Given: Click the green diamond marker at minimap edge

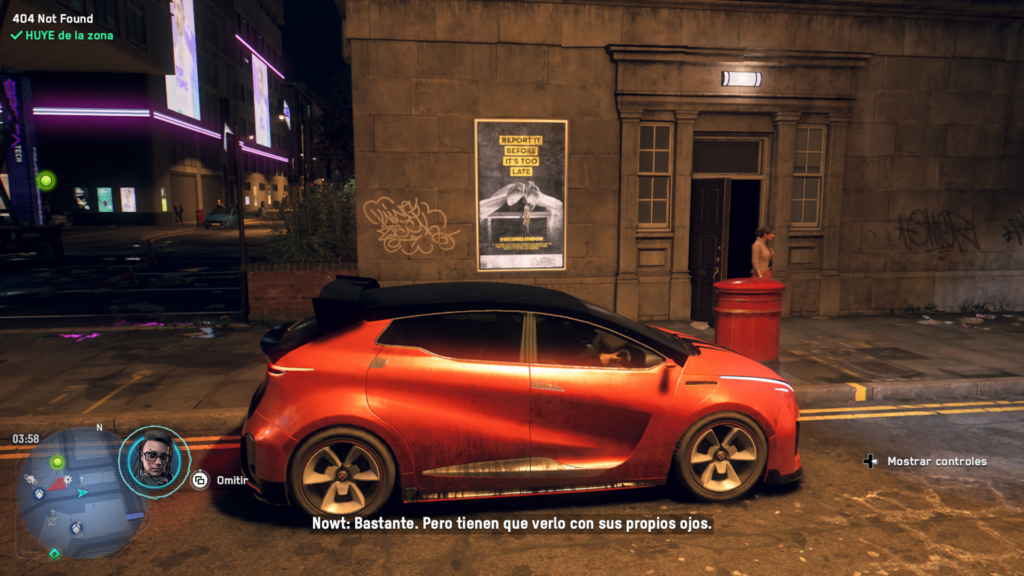Looking at the screenshot, I should (x=55, y=553).
